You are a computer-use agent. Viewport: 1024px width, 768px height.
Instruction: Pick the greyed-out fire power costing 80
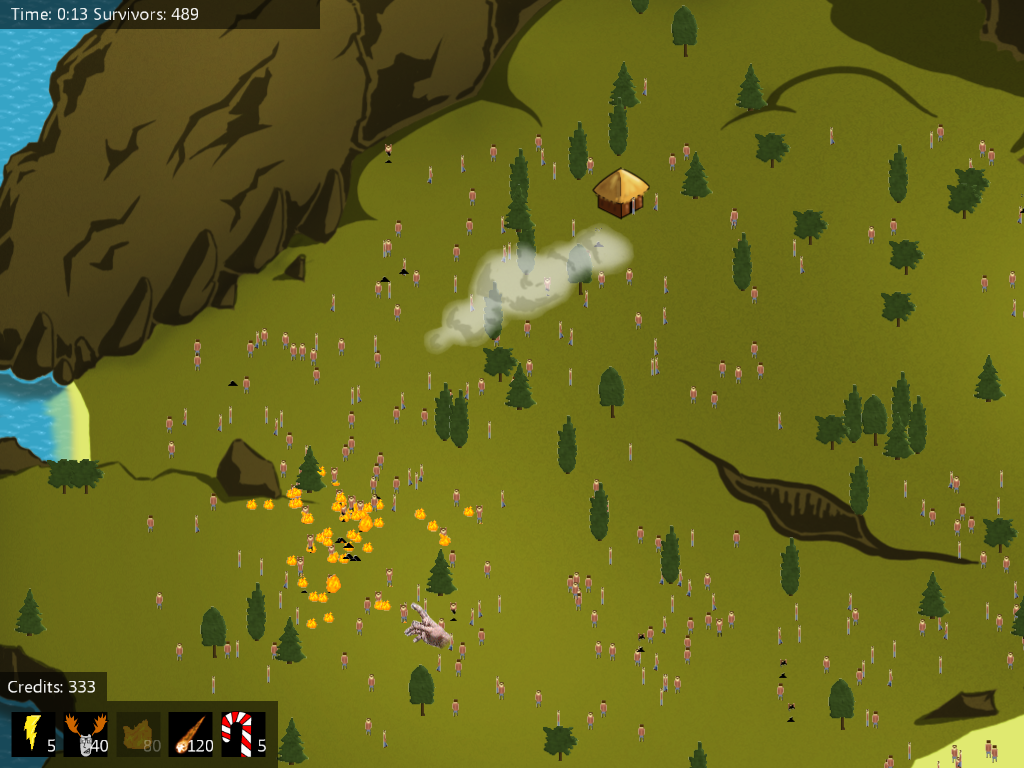(x=138, y=734)
